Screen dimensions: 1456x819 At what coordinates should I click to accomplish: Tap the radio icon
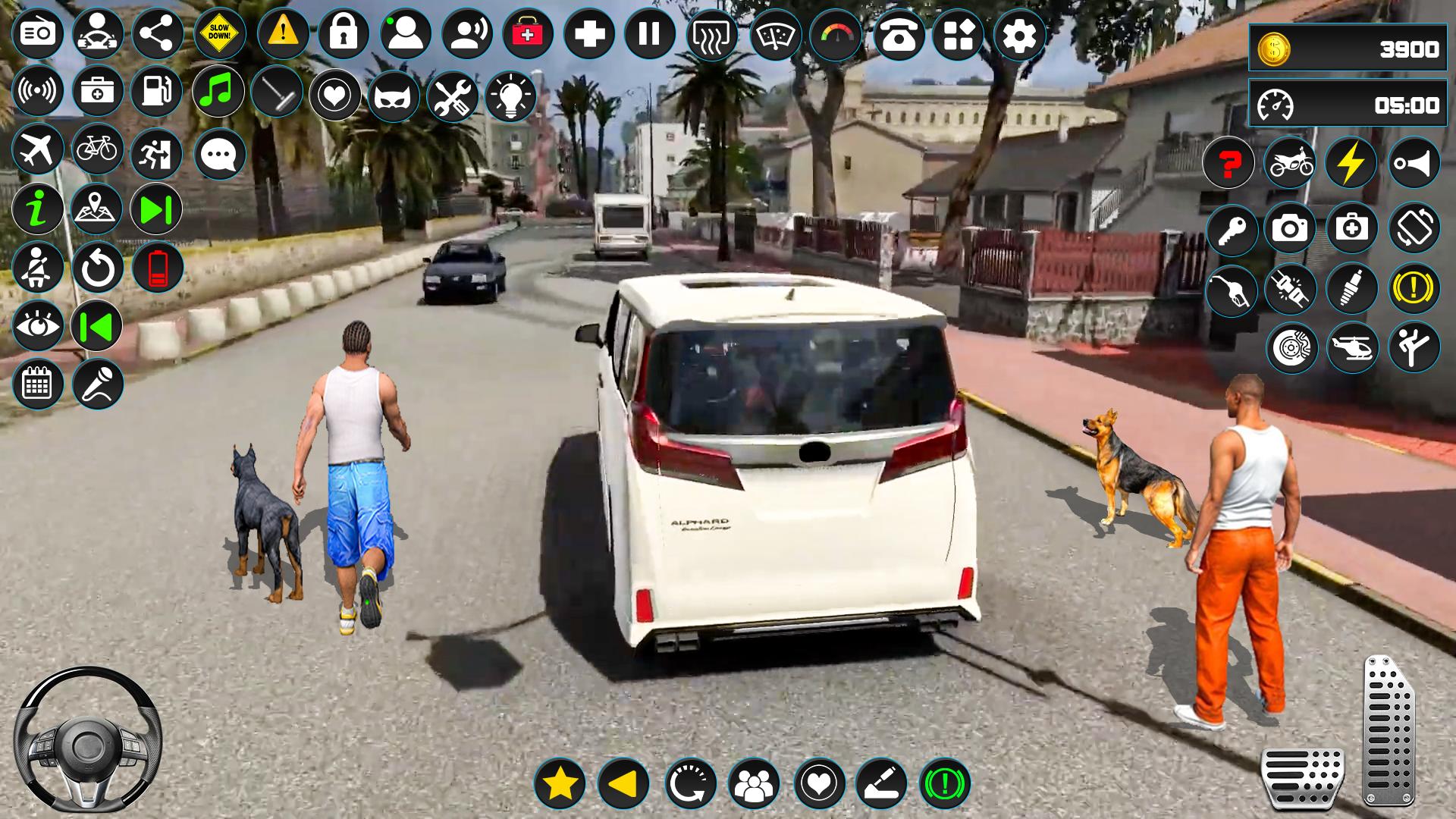pos(37,34)
